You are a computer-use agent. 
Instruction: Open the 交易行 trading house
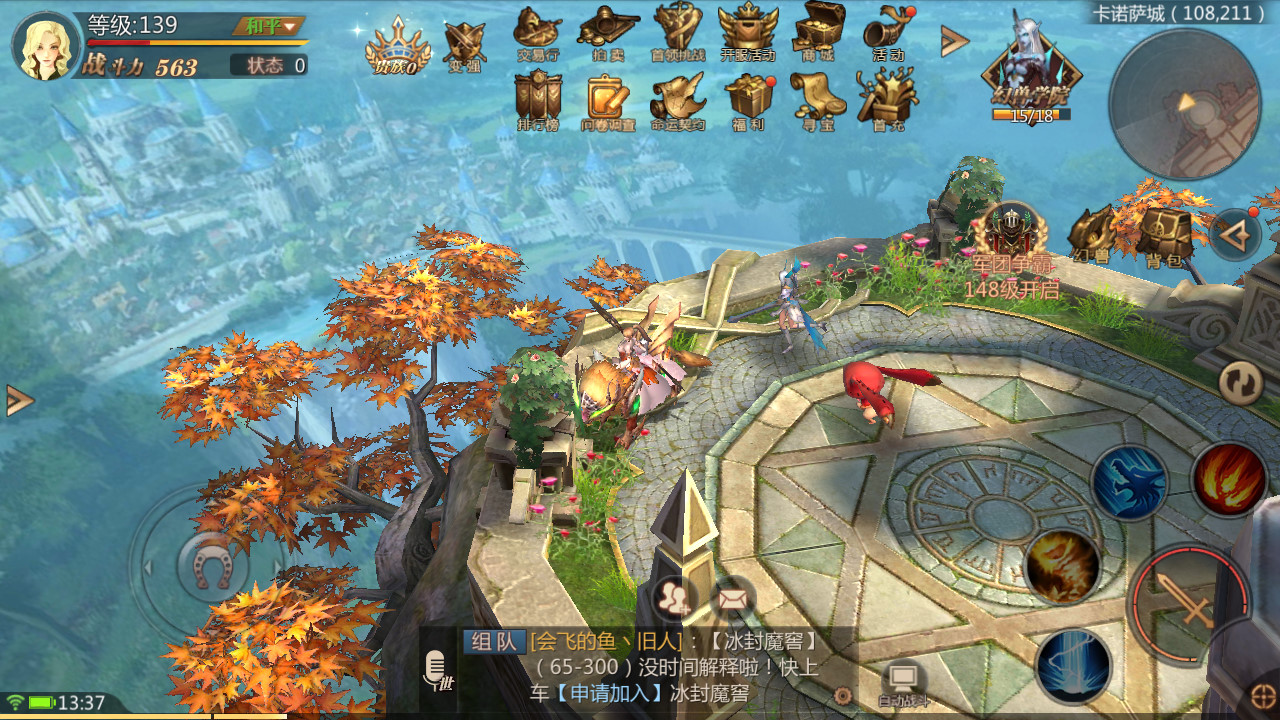click(537, 32)
